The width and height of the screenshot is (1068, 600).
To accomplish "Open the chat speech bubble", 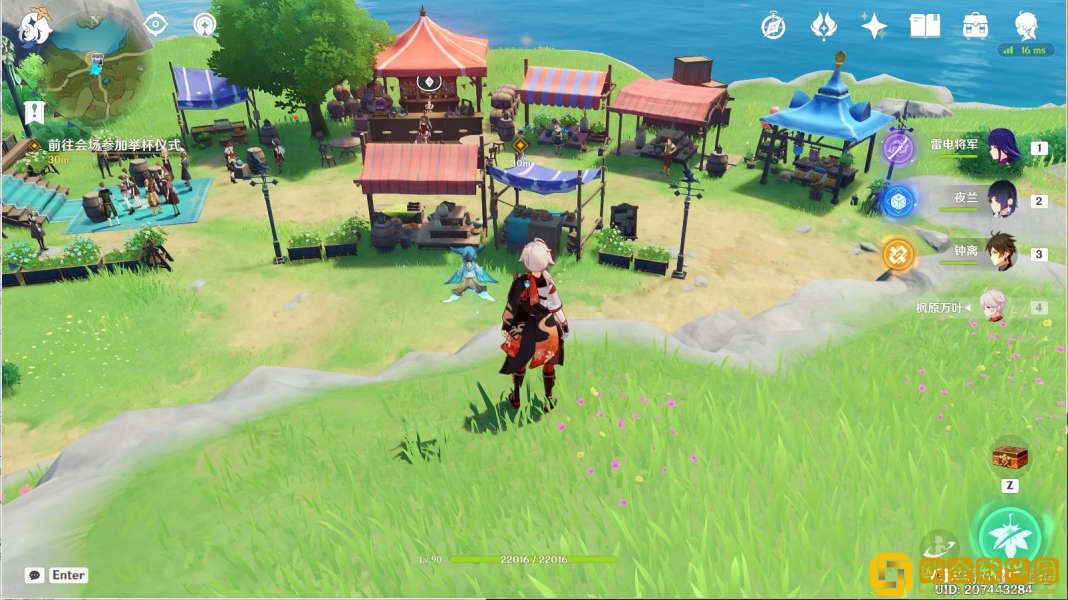I will 35,575.
